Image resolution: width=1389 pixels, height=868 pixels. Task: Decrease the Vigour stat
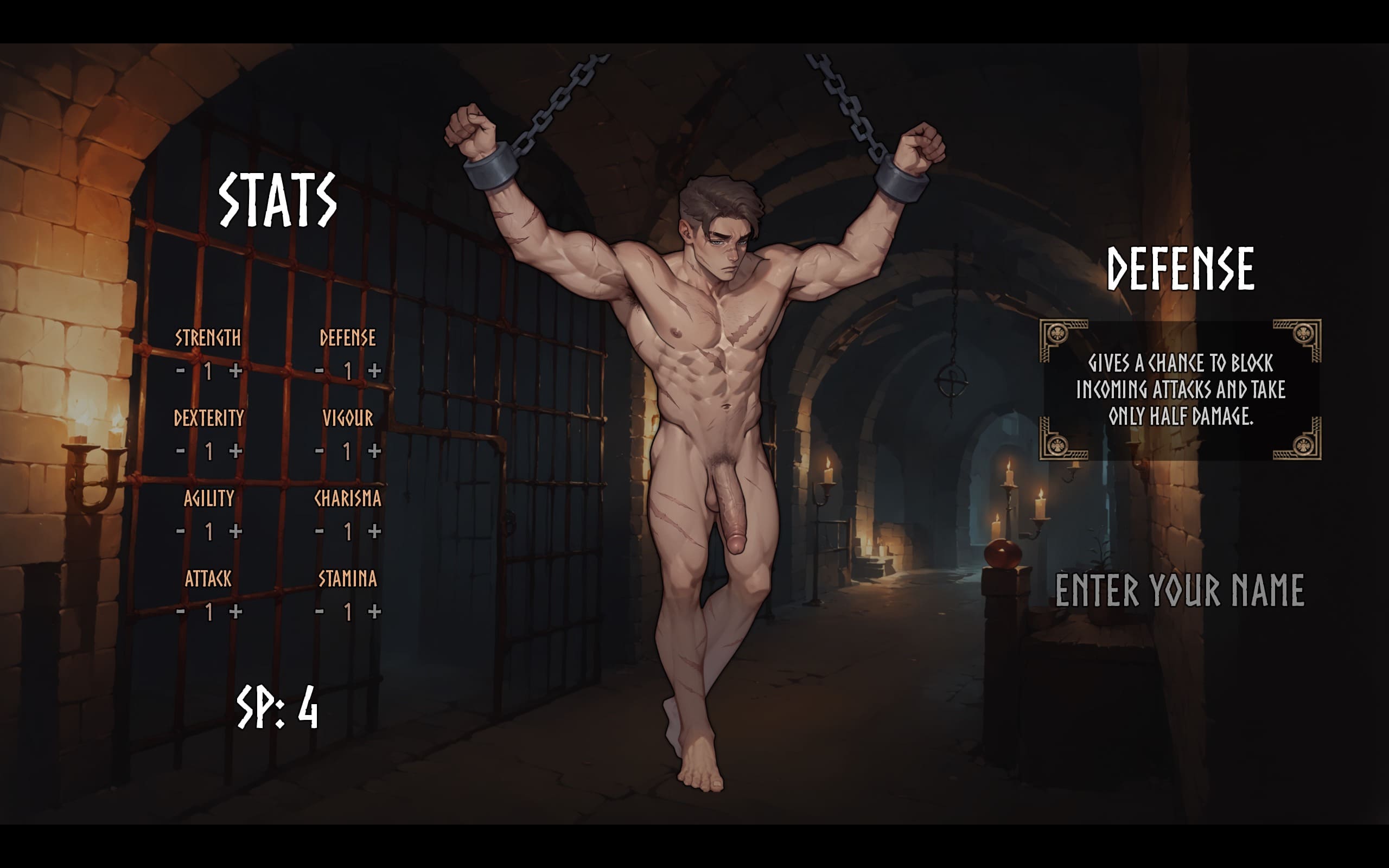click(x=320, y=451)
